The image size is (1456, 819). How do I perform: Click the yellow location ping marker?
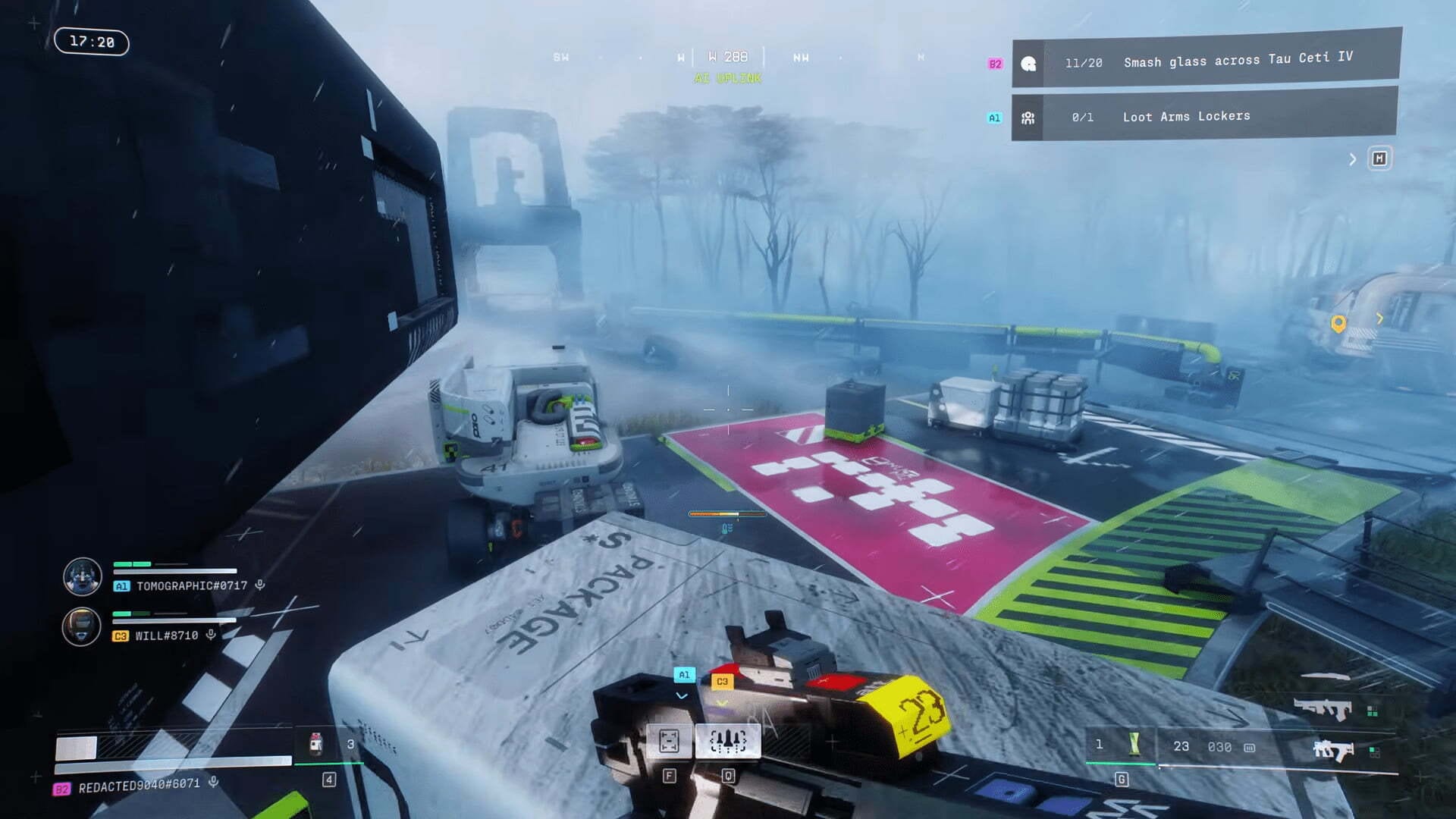pos(1338,324)
